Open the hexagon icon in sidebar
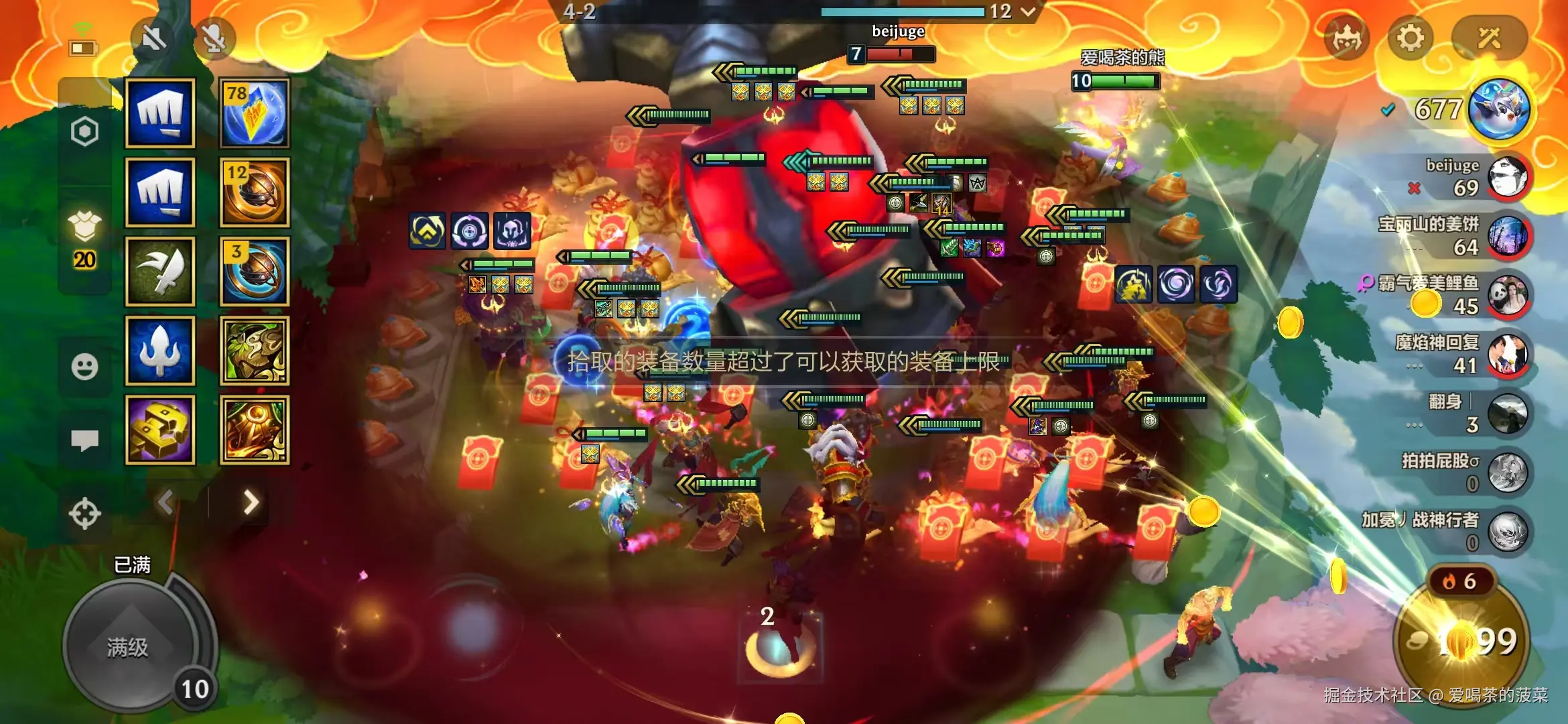This screenshot has height=724, width=1568. [84, 131]
